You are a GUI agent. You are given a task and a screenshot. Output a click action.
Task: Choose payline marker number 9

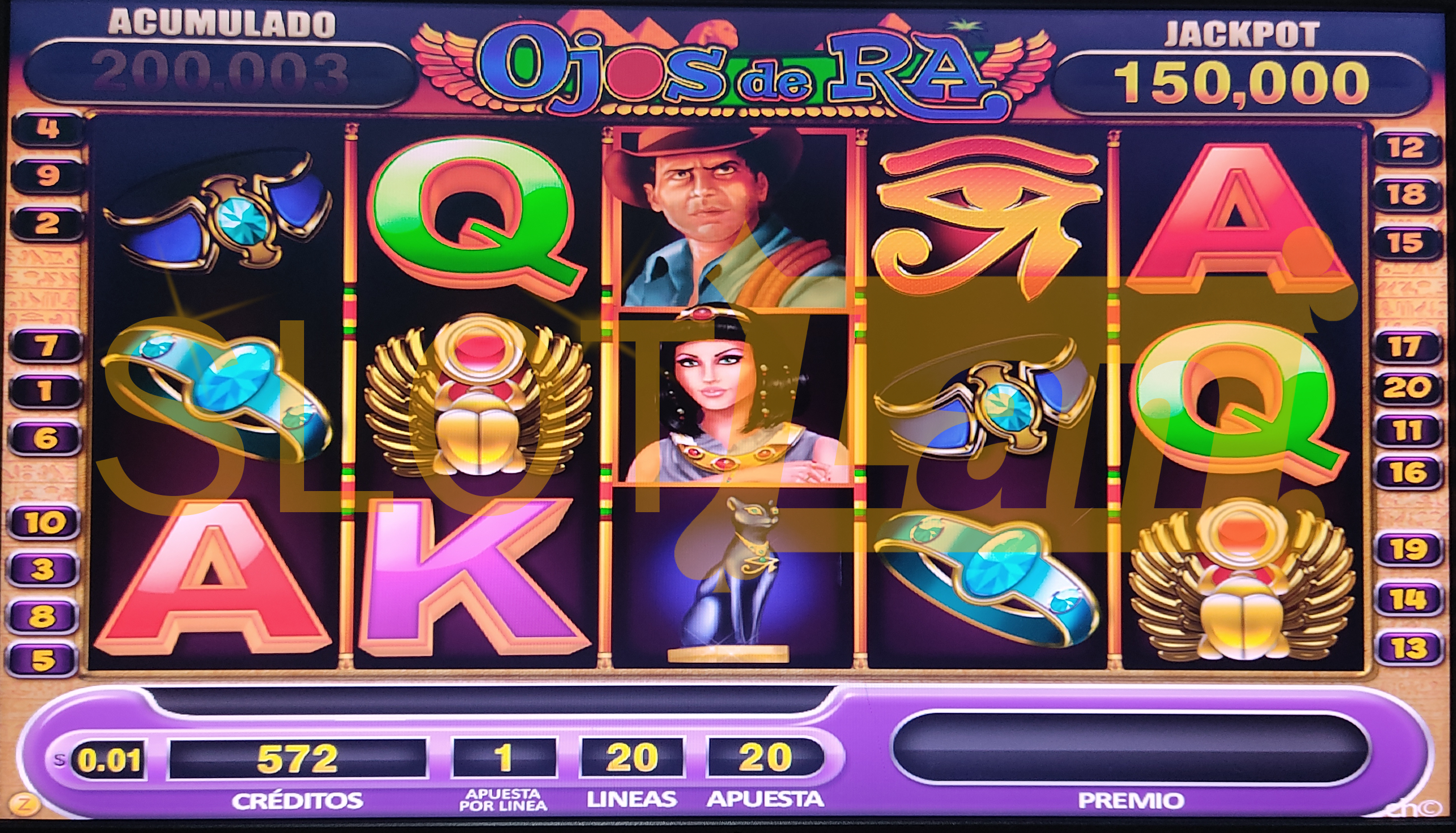coord(48,176)
